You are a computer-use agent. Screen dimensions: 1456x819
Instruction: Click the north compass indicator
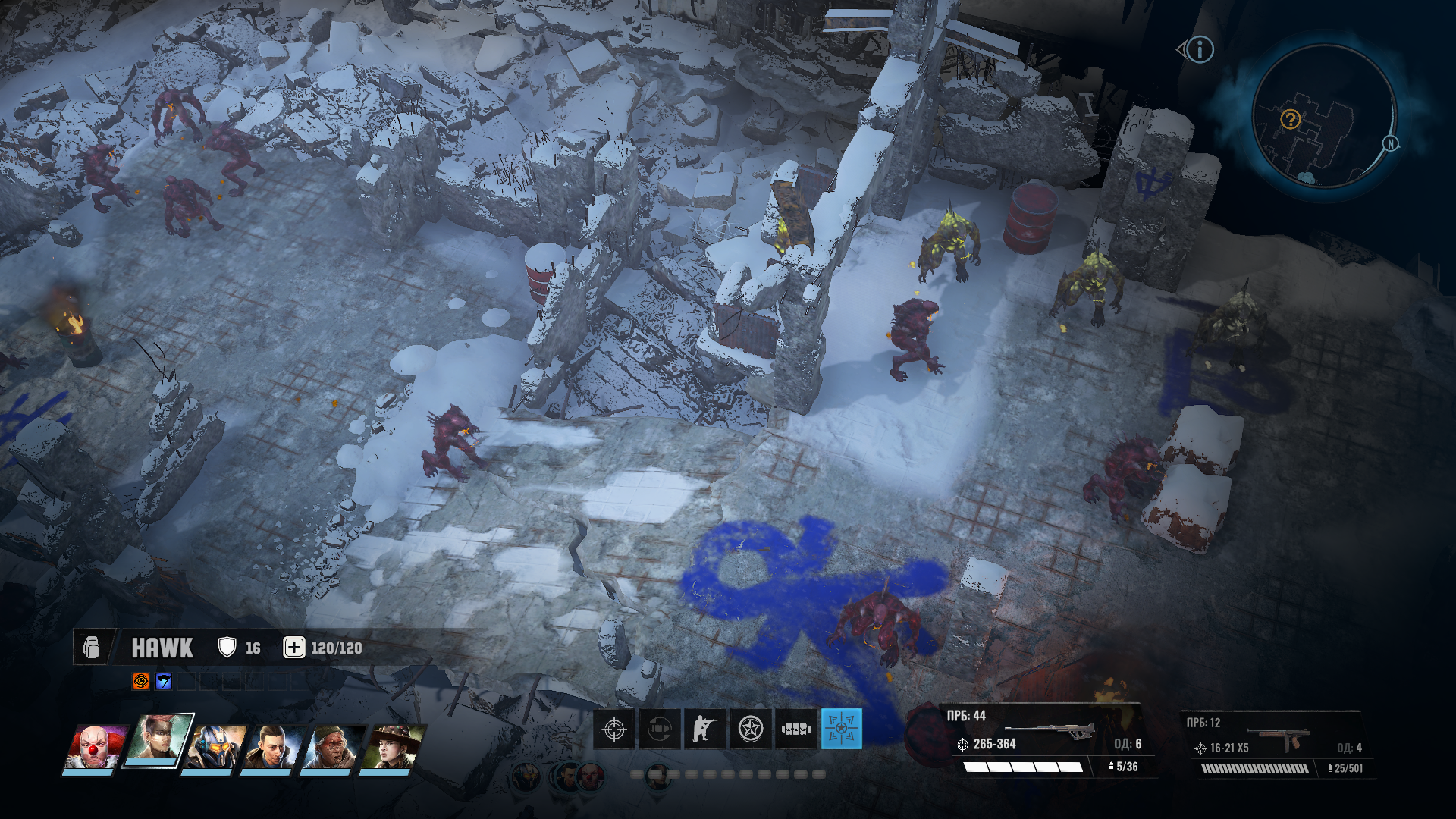pos(1390,143)
